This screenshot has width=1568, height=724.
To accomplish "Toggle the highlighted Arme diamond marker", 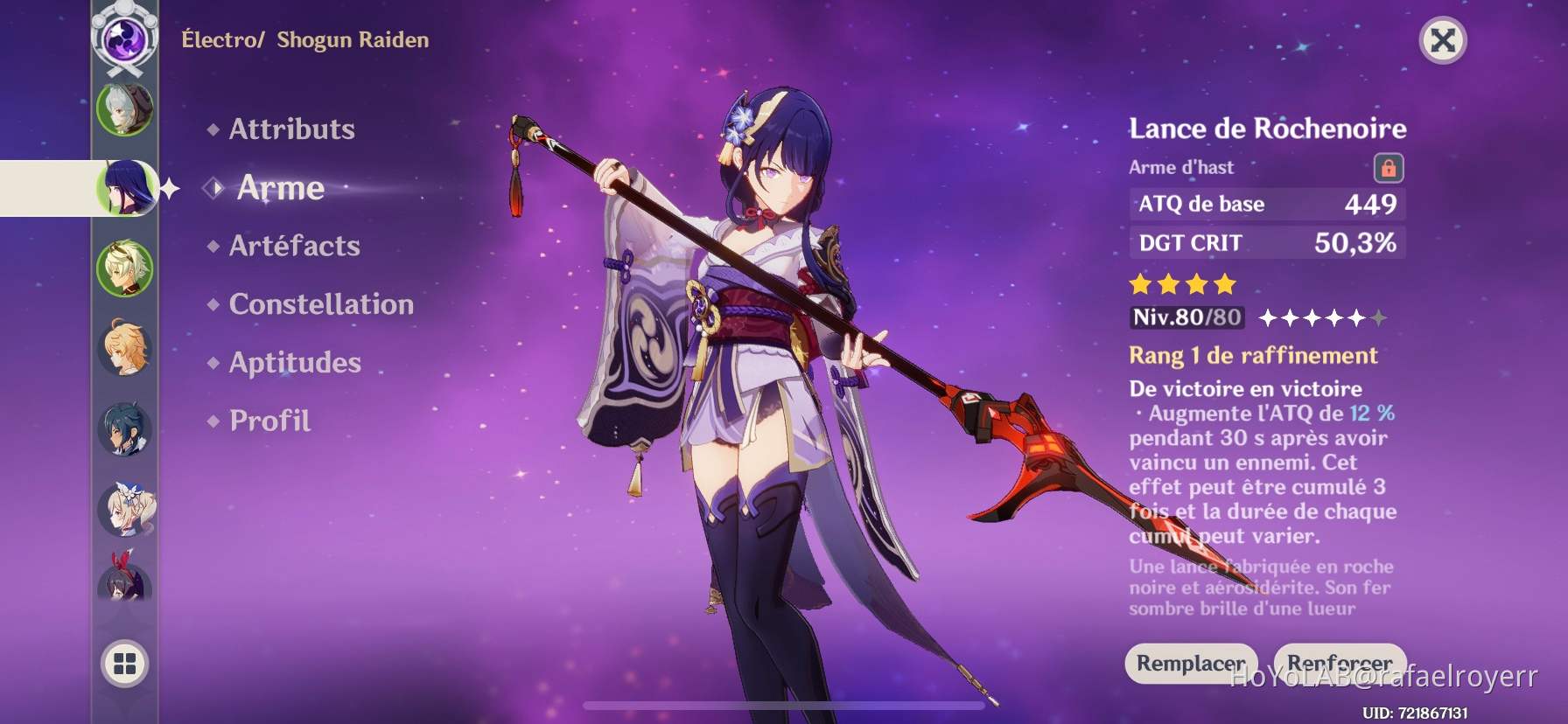I will 213,186.
